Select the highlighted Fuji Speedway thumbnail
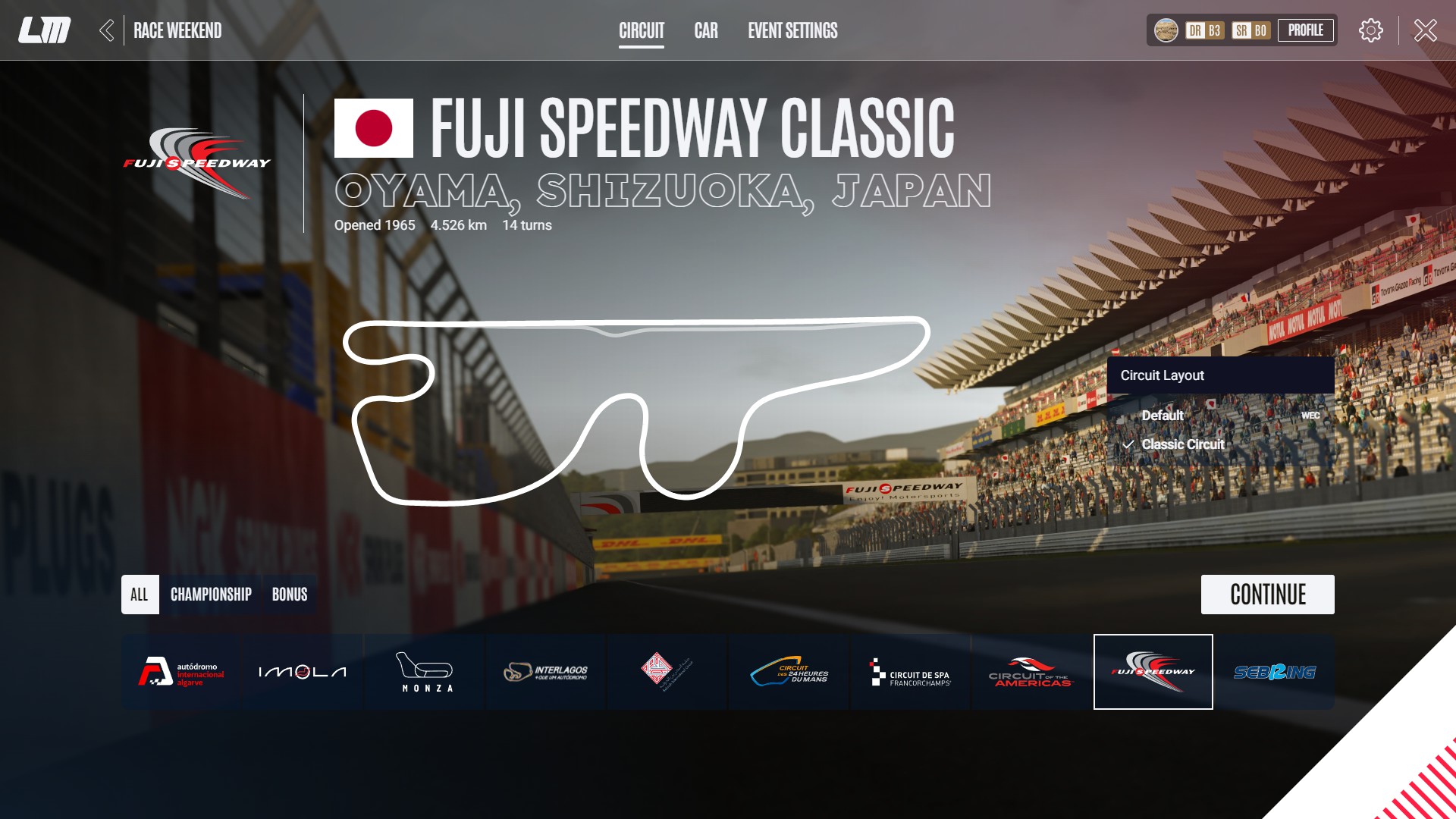1456x819 pixels. 1153,672
